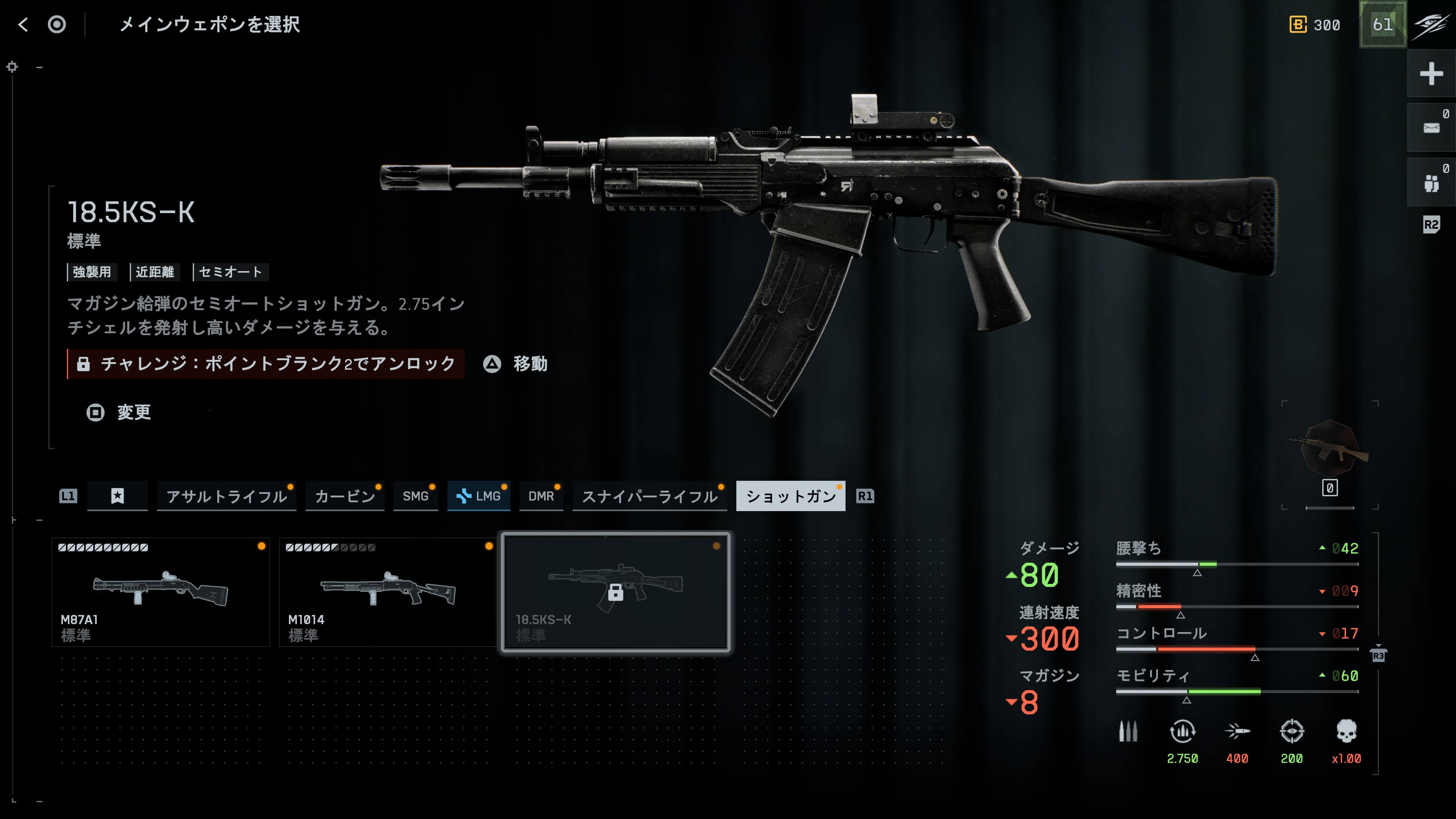1456x819 pixels.
Task: Select the LMG weapon tab
Action: [479, 496]
